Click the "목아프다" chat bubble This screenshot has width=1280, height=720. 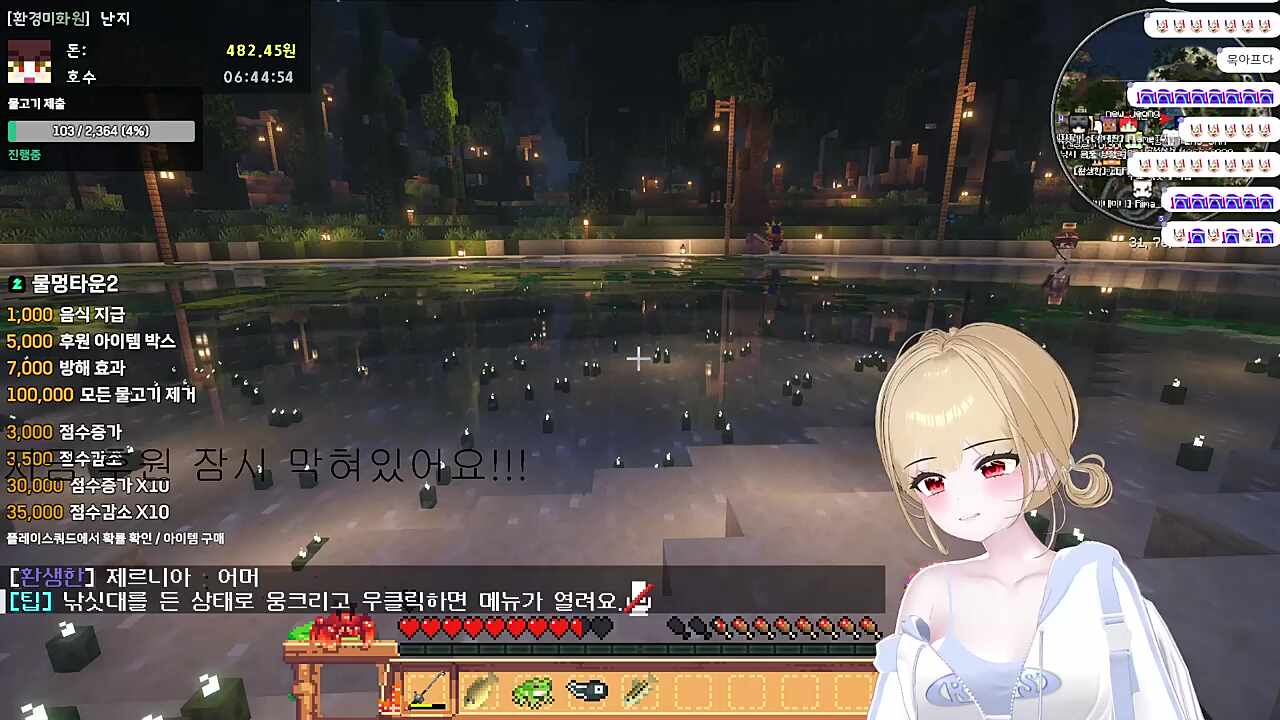(1247, 58)
